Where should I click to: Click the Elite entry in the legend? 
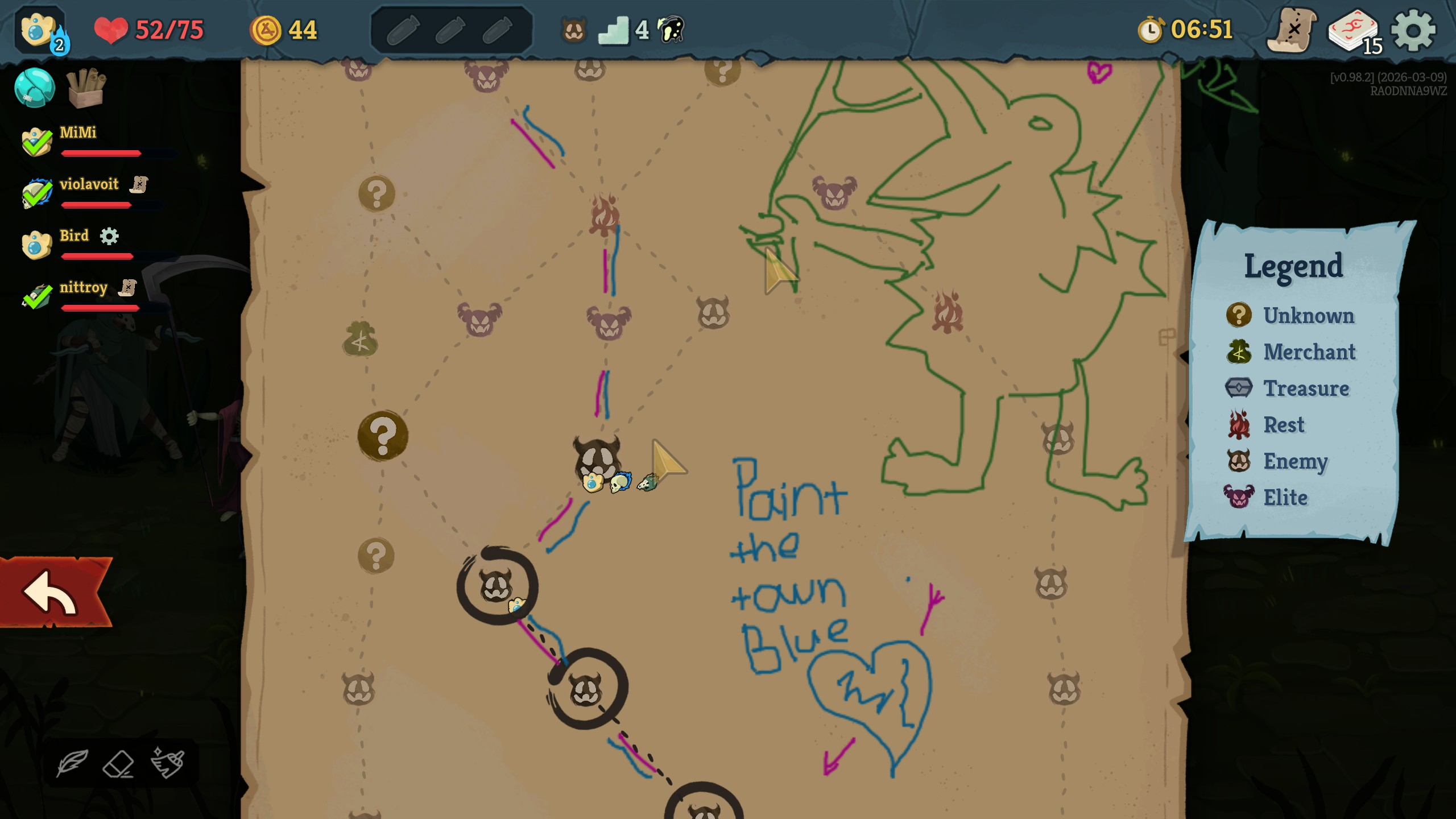[1284, 498]
